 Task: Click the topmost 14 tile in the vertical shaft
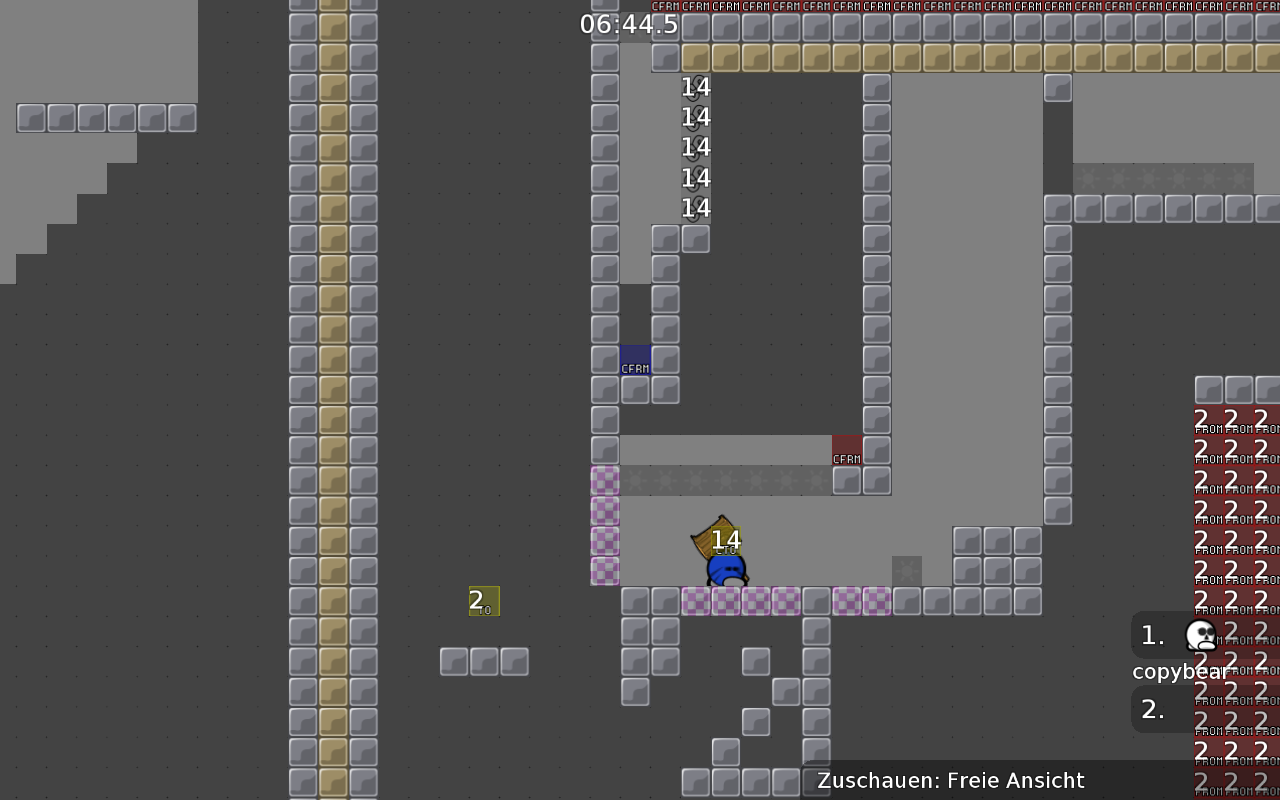coord(694,87)
